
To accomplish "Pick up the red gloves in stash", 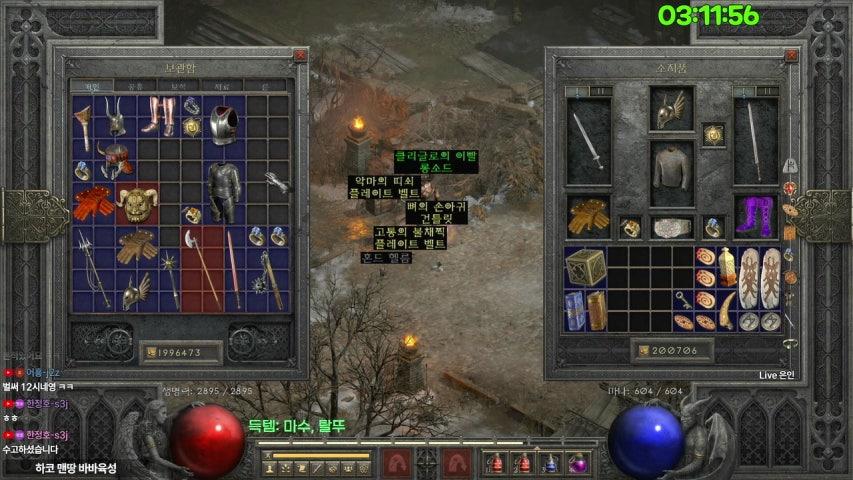I will click(92, 202).
